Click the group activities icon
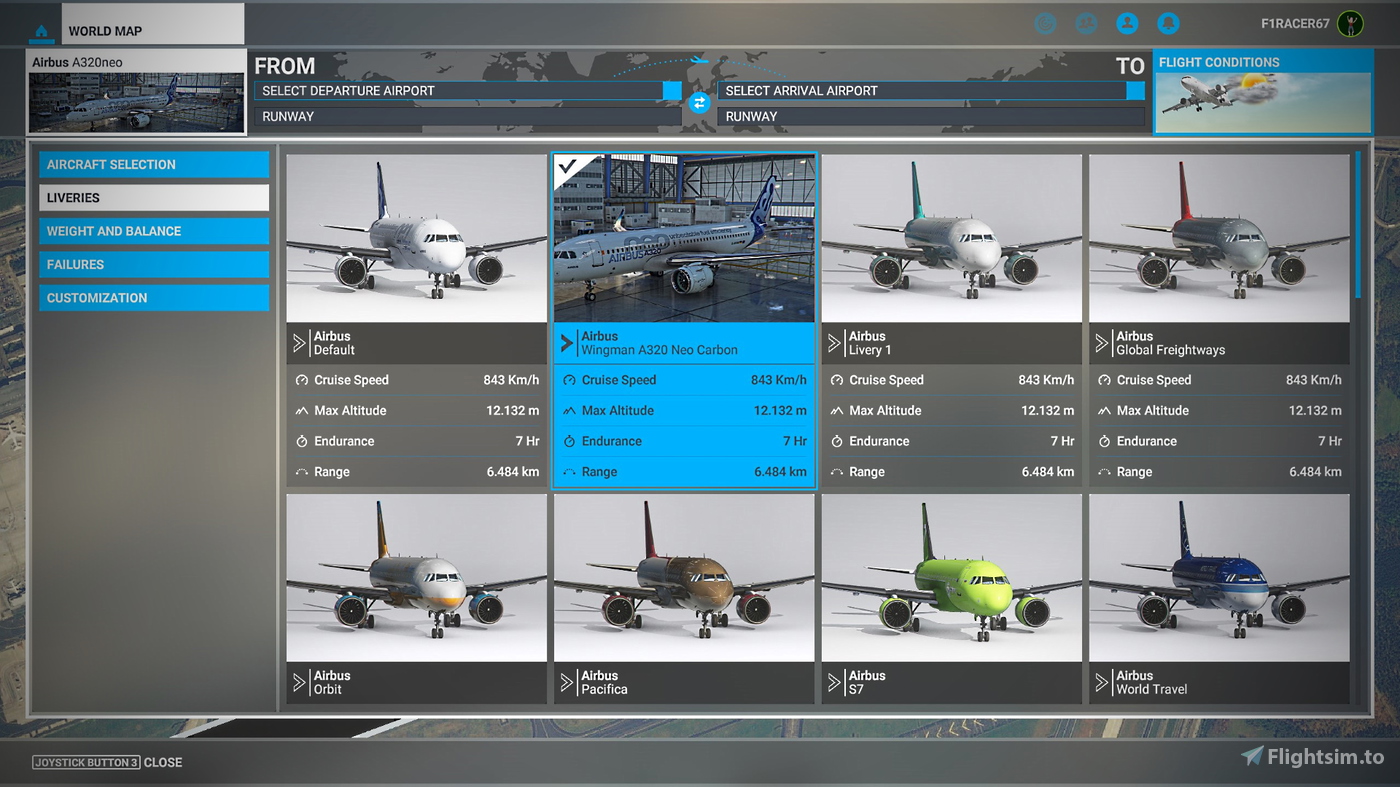Image resolution: width=1400 pixels, height=787 pixels. click(x=1086, y=23)
